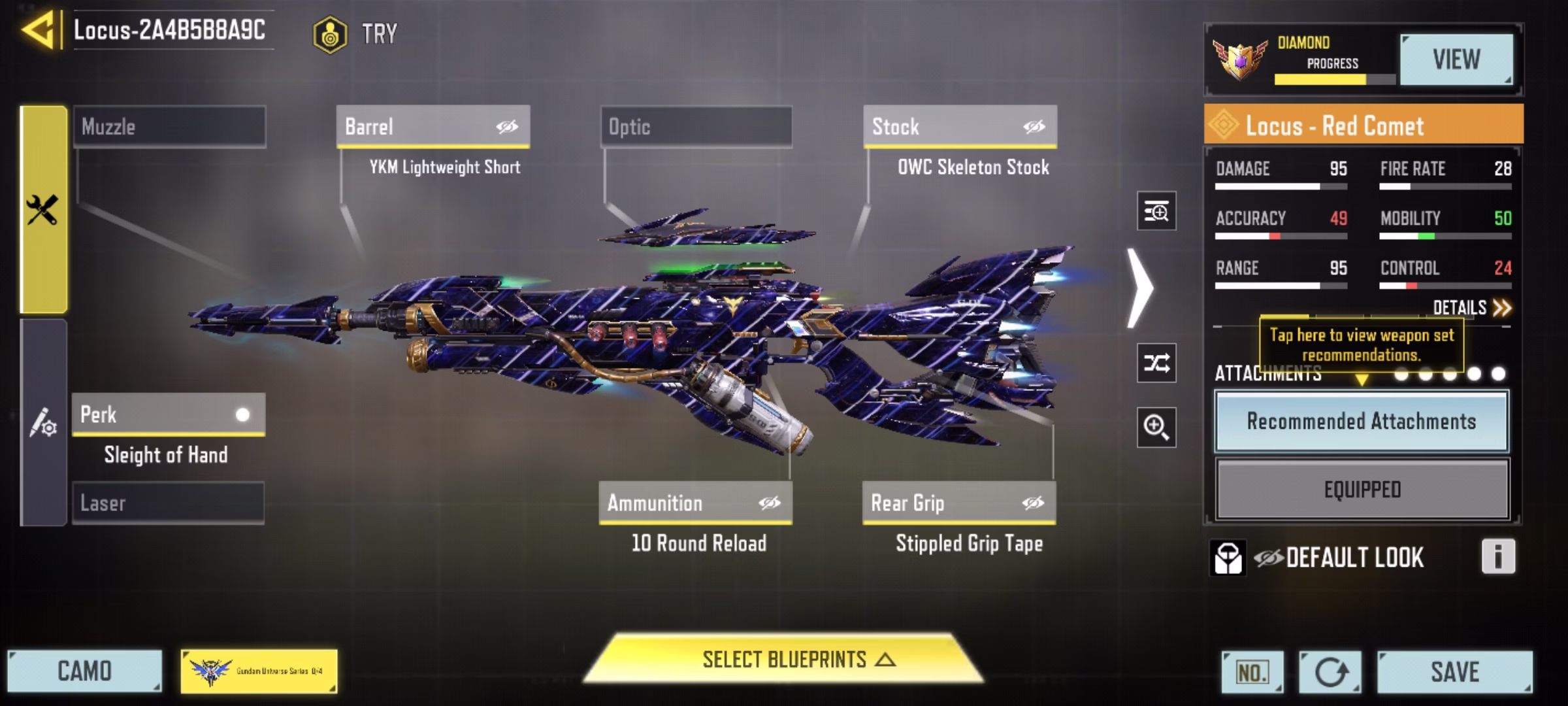Viewport: 1568px width, 706px height.
Task: Reset attachments with the circular arrow button
Action: 1330,671
